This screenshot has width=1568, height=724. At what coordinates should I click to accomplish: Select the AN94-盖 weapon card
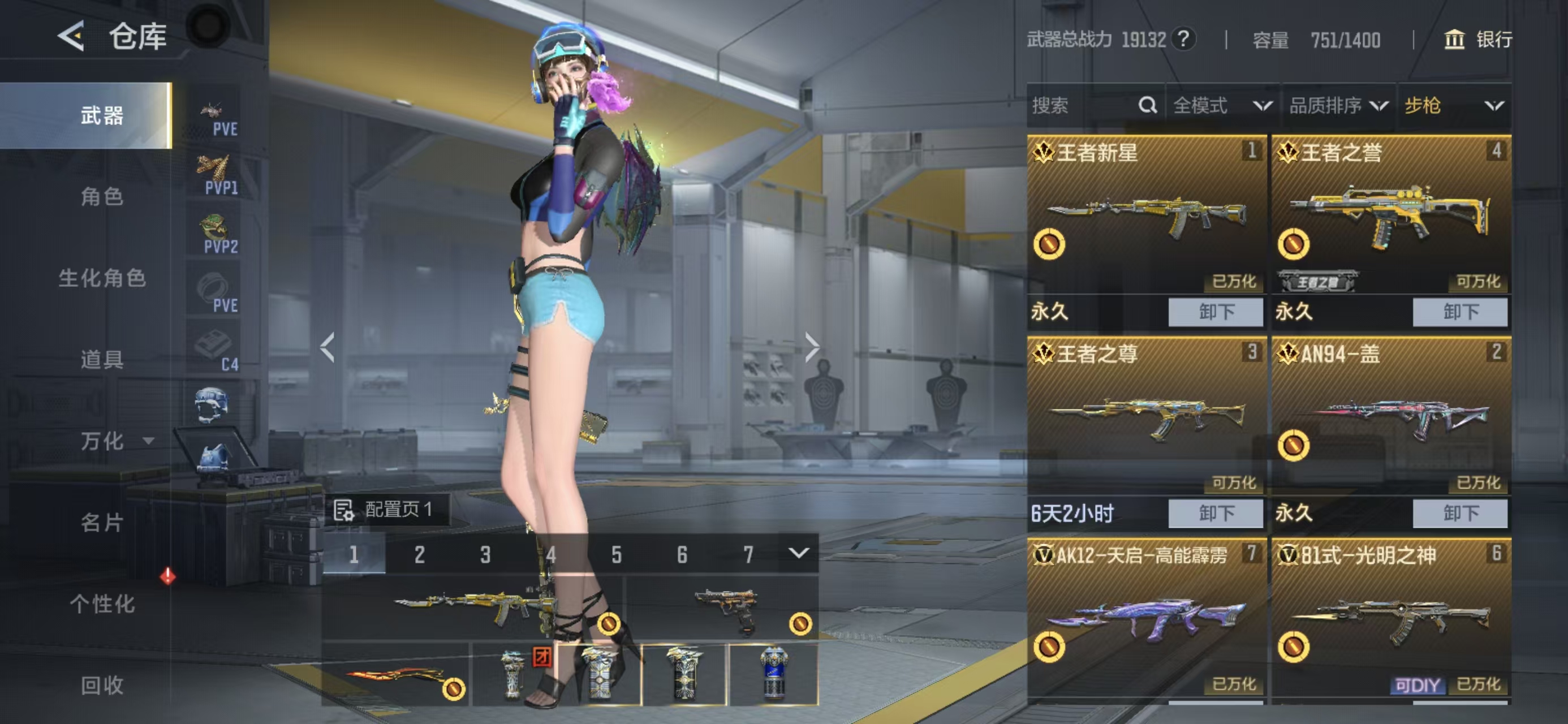(x=1391, y=414)
